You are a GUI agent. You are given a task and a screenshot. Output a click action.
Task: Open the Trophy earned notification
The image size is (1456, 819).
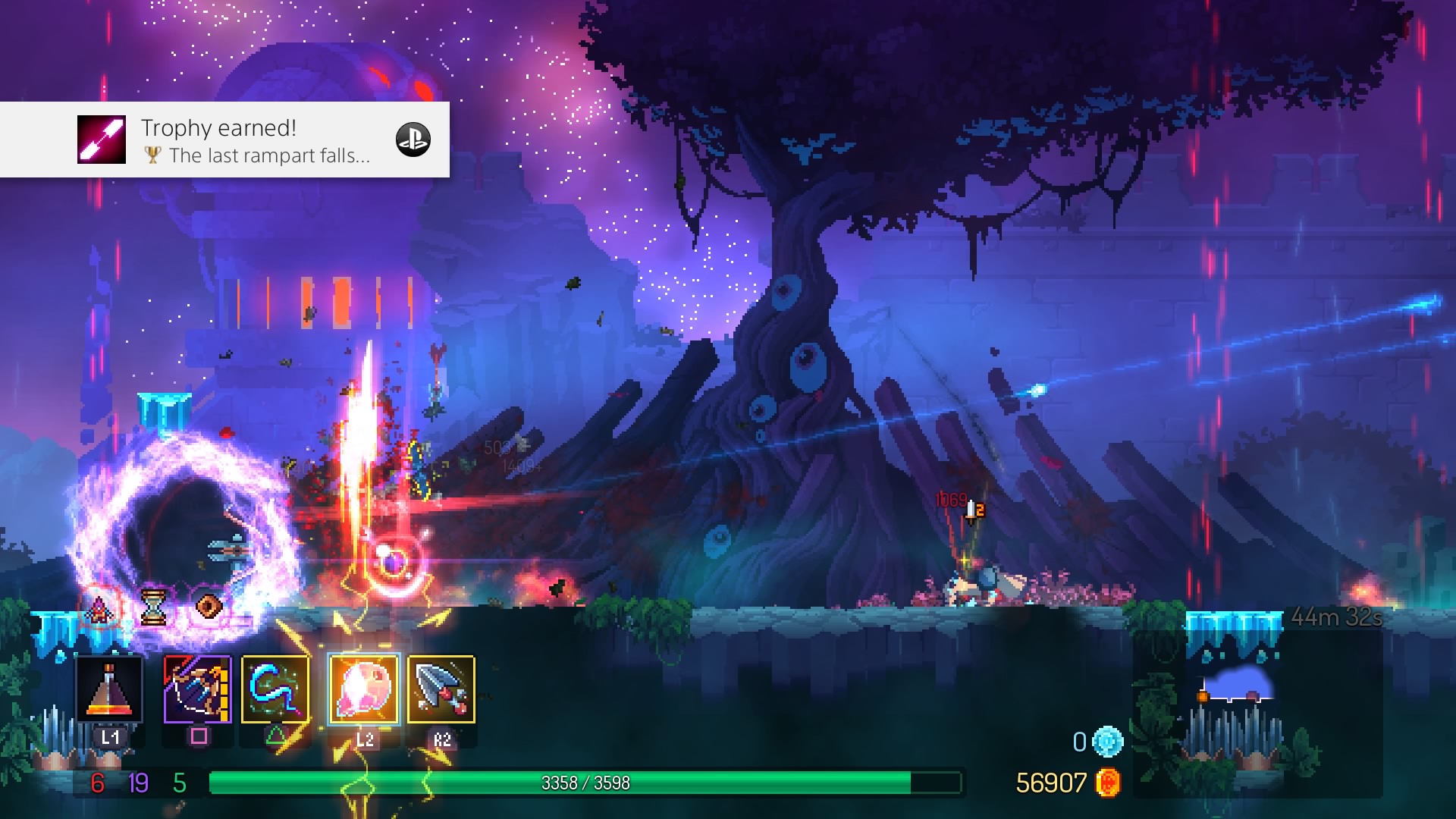(224, 140)
